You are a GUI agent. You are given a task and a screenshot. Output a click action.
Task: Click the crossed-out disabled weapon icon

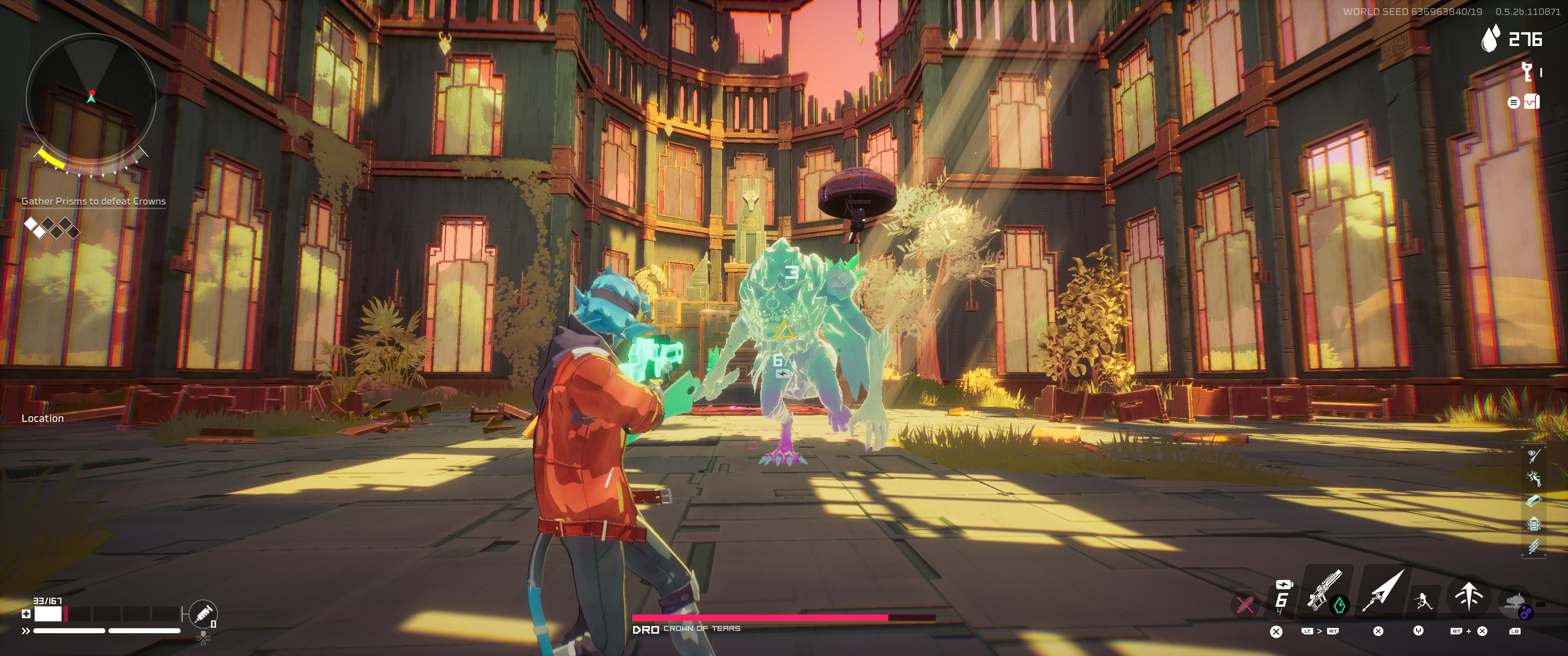point(1245,604)
